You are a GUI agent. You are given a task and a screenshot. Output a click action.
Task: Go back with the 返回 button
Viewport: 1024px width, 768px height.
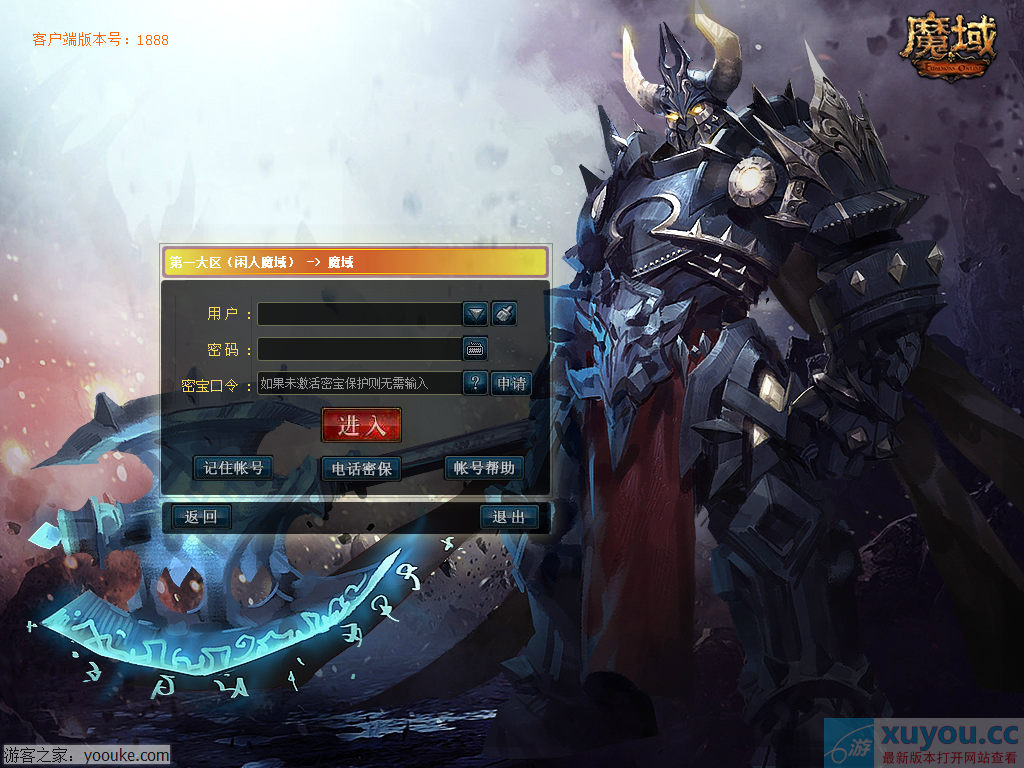pos(201,517)
